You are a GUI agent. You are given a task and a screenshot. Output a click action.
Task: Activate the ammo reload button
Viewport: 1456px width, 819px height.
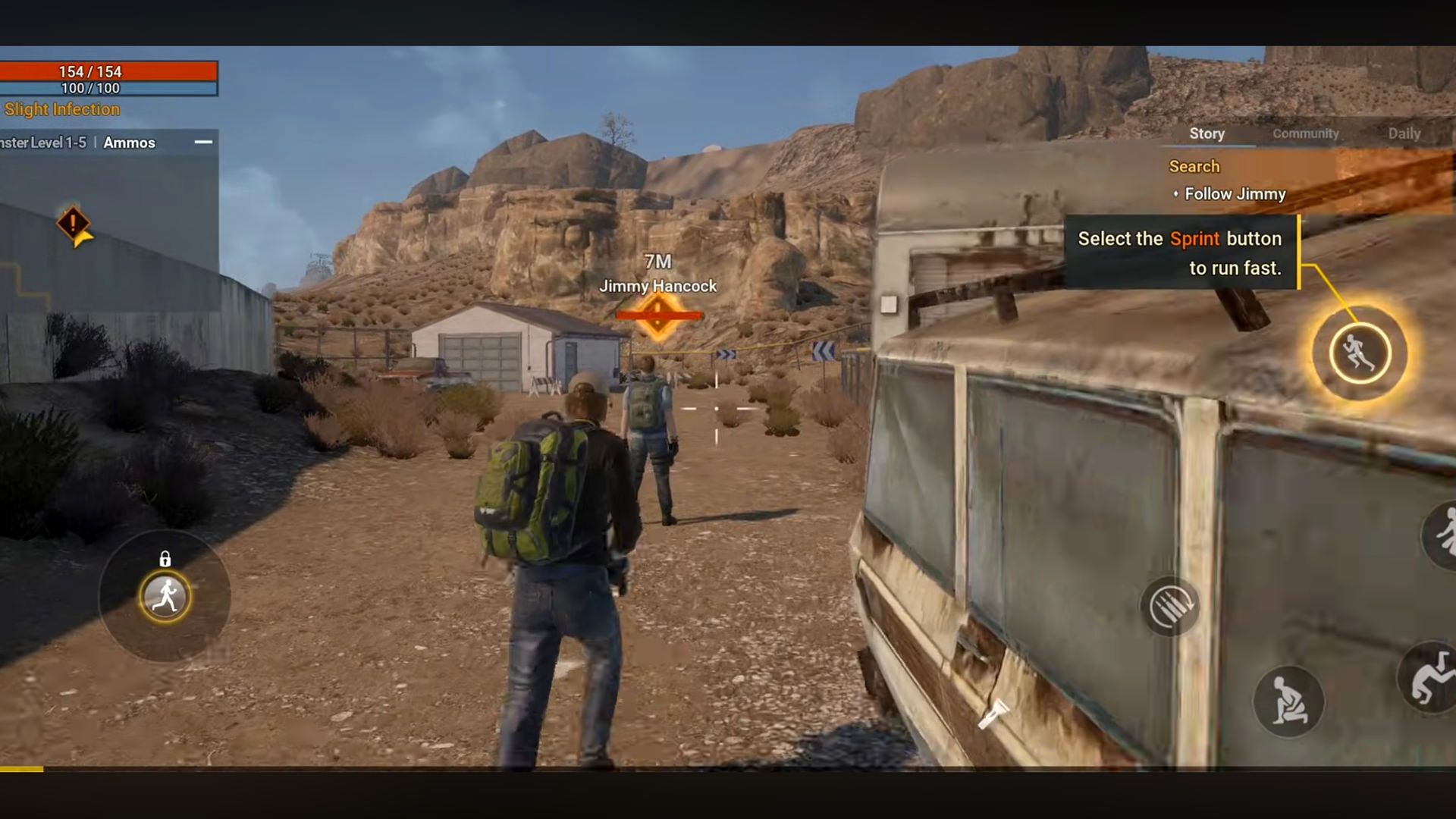[x=1169, y=607]
